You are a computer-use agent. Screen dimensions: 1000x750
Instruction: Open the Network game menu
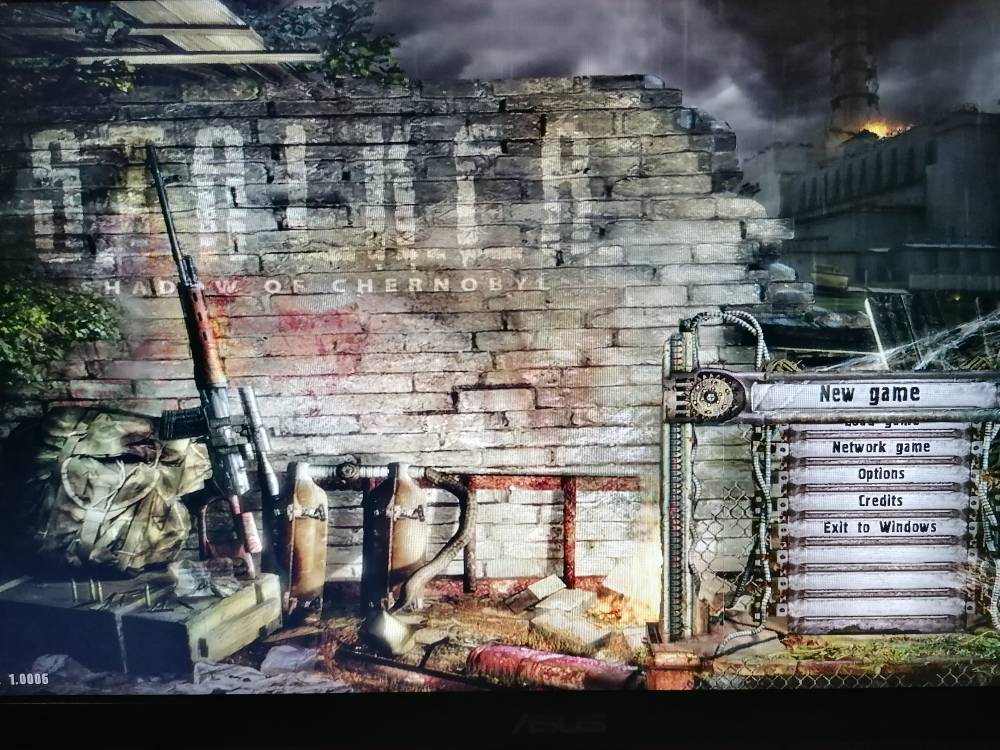click(x=880, y=448)
